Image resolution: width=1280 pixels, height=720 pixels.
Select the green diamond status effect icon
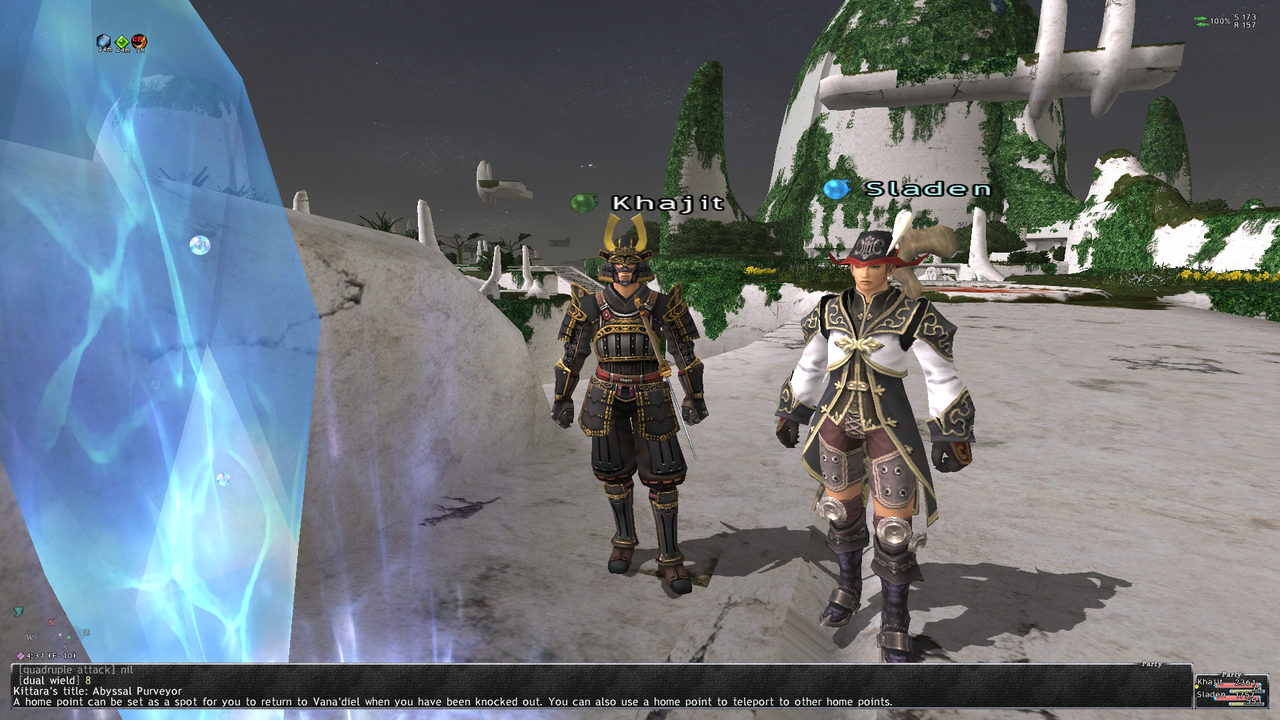121,41
